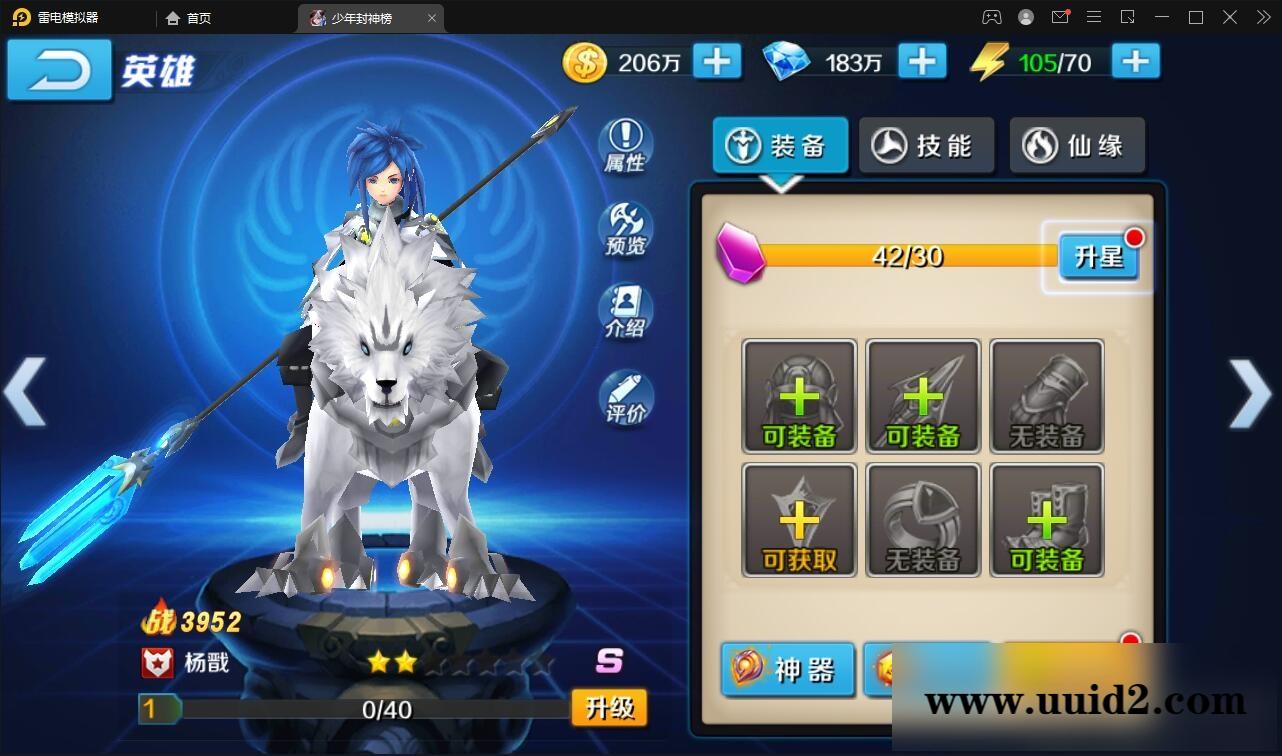Open the 预览 (preview) panel

coord(625,230)
